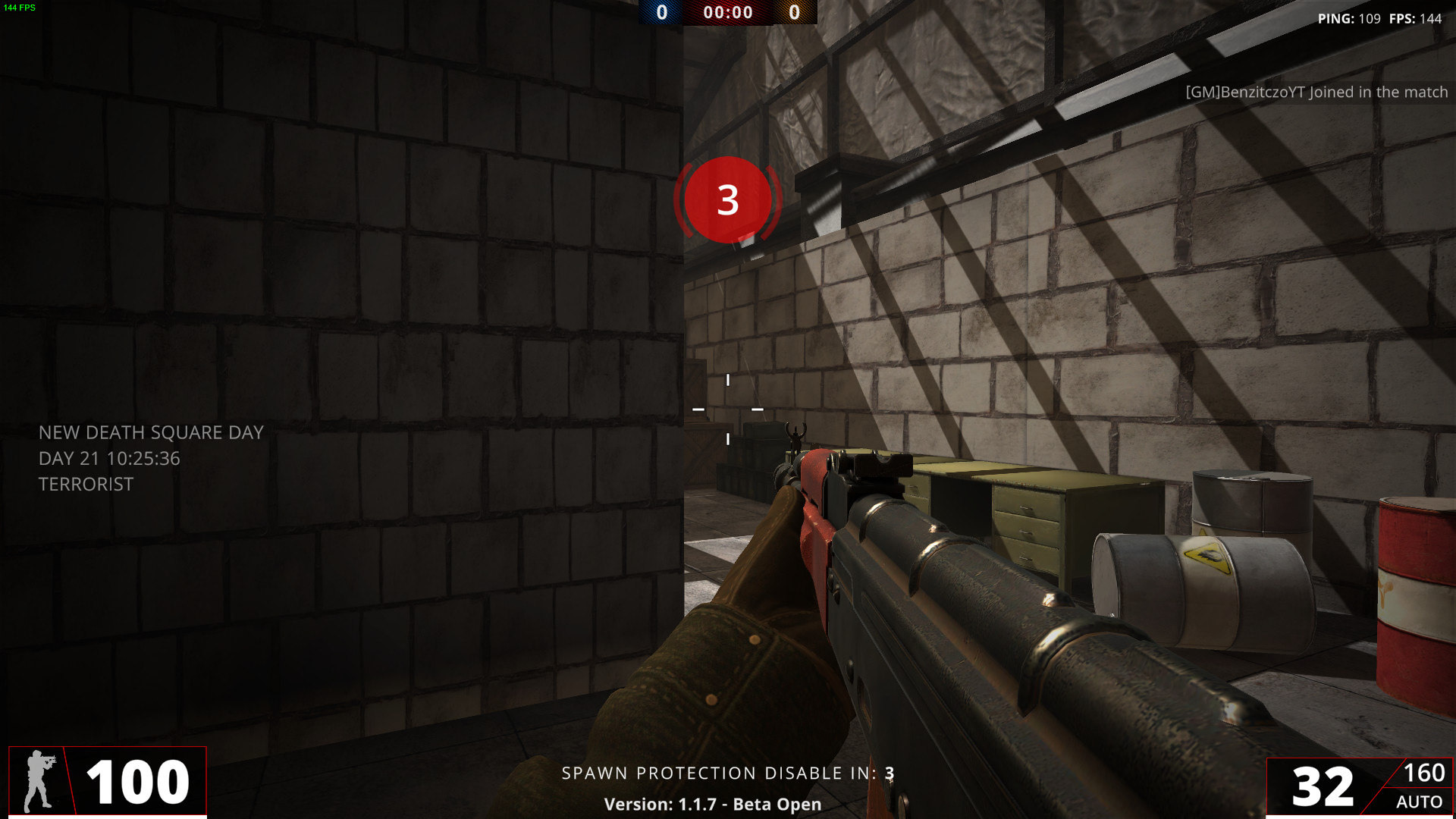Toggle the spawn protection countdown message
1456x819 pixels.
[727, 773]
